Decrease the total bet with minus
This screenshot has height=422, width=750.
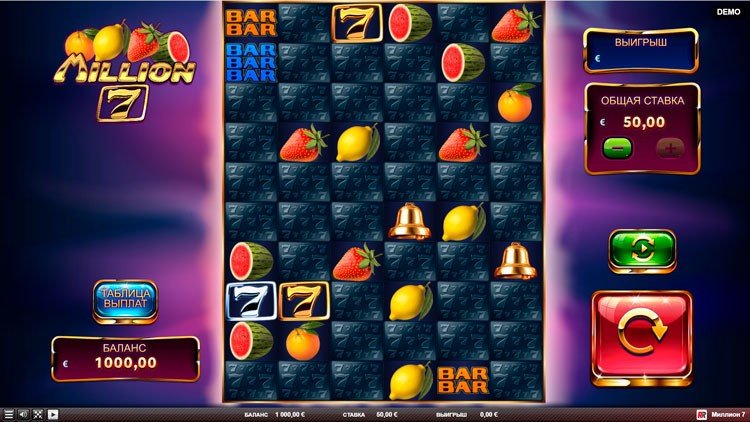tap(617, 147)
